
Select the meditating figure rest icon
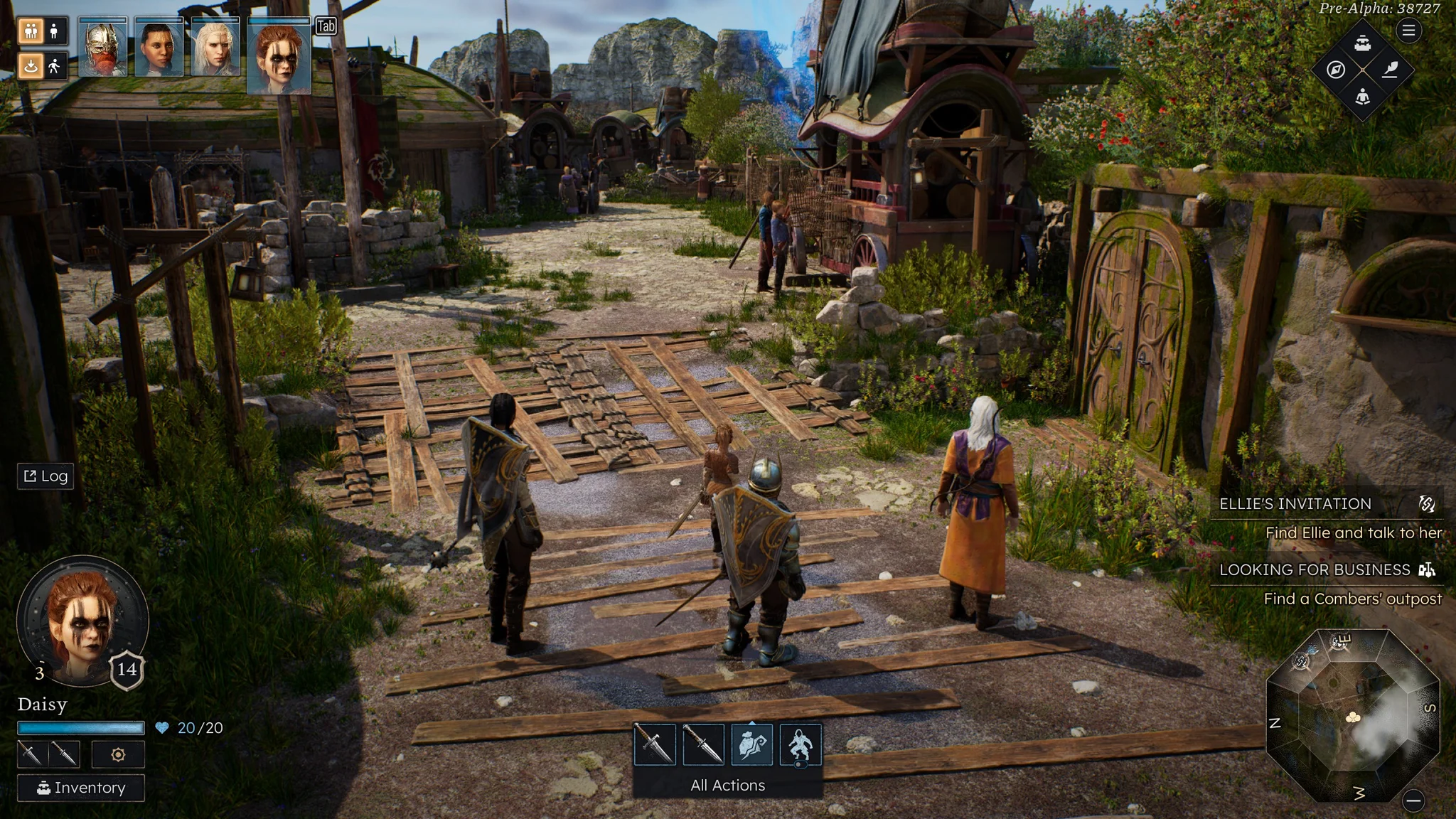[1362, 97]
